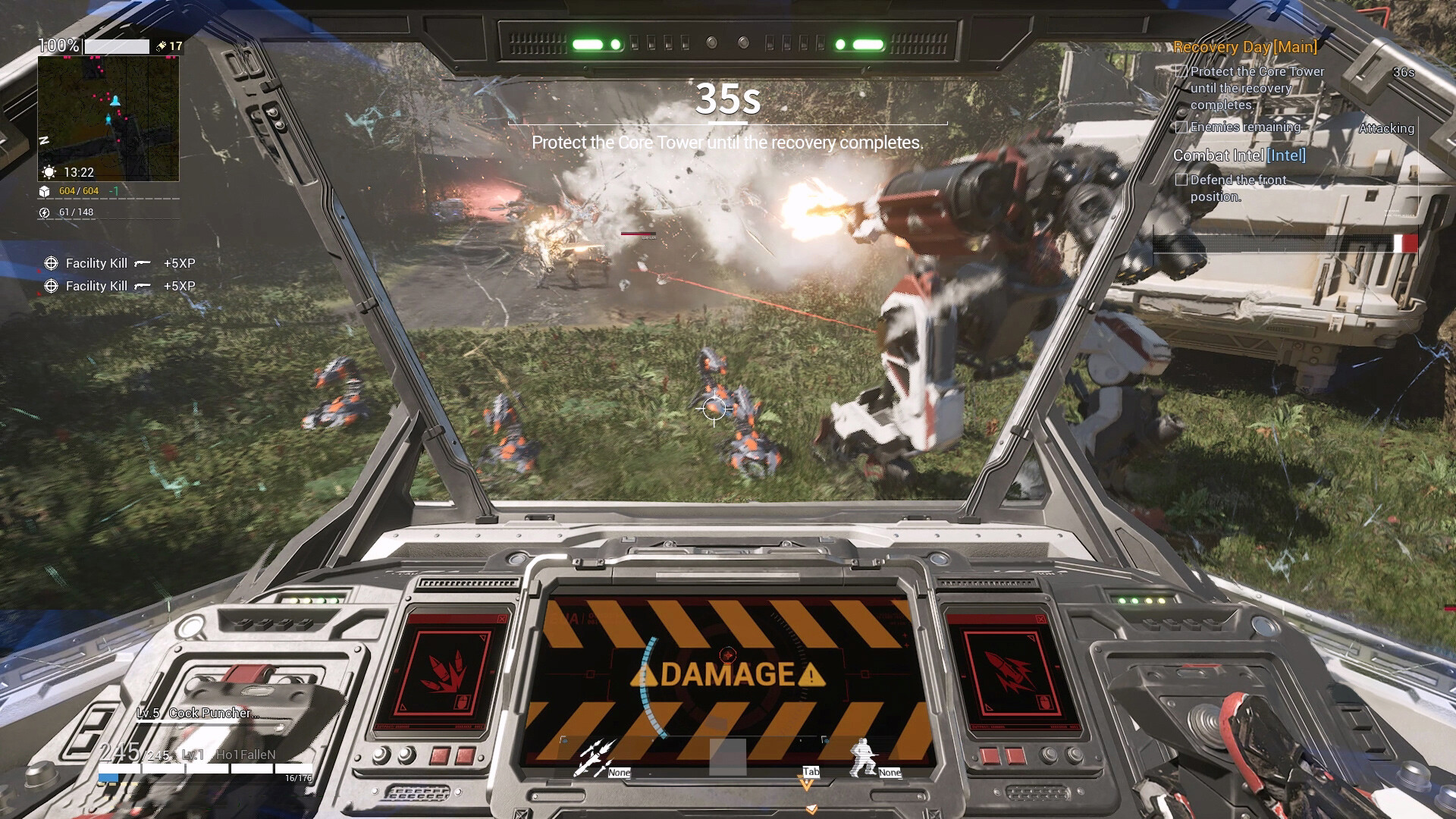Click the sun icon beside the 13:22 time
The width and height of the screenshot is (1456, 819).
(47, 172)
